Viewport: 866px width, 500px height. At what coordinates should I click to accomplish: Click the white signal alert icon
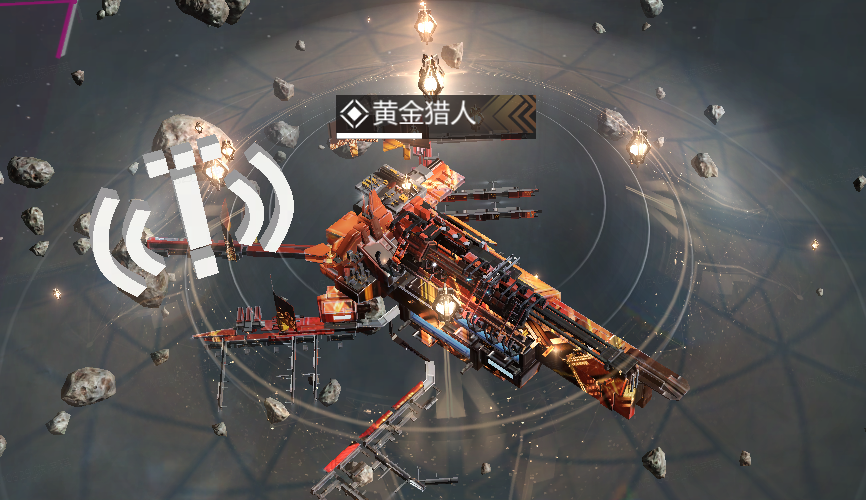click(194, 214)
